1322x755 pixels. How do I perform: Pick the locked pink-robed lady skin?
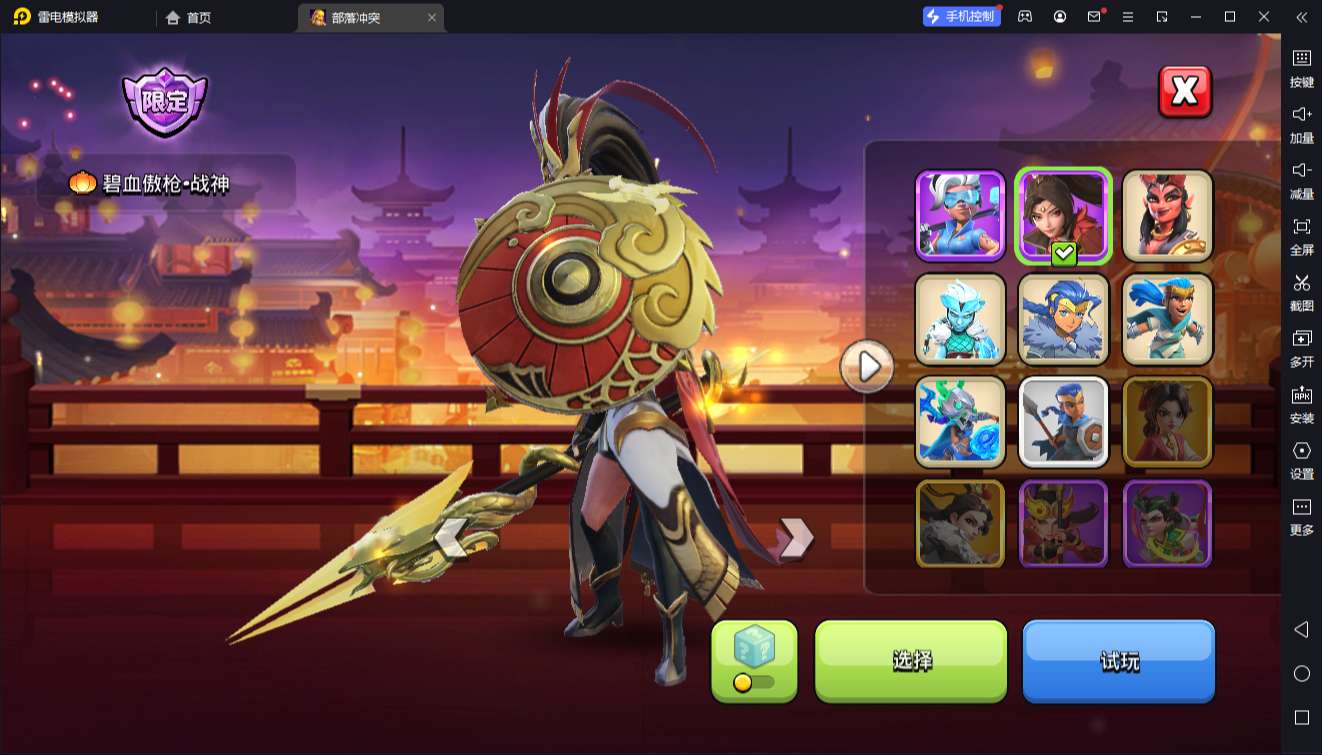[1167, 422]
